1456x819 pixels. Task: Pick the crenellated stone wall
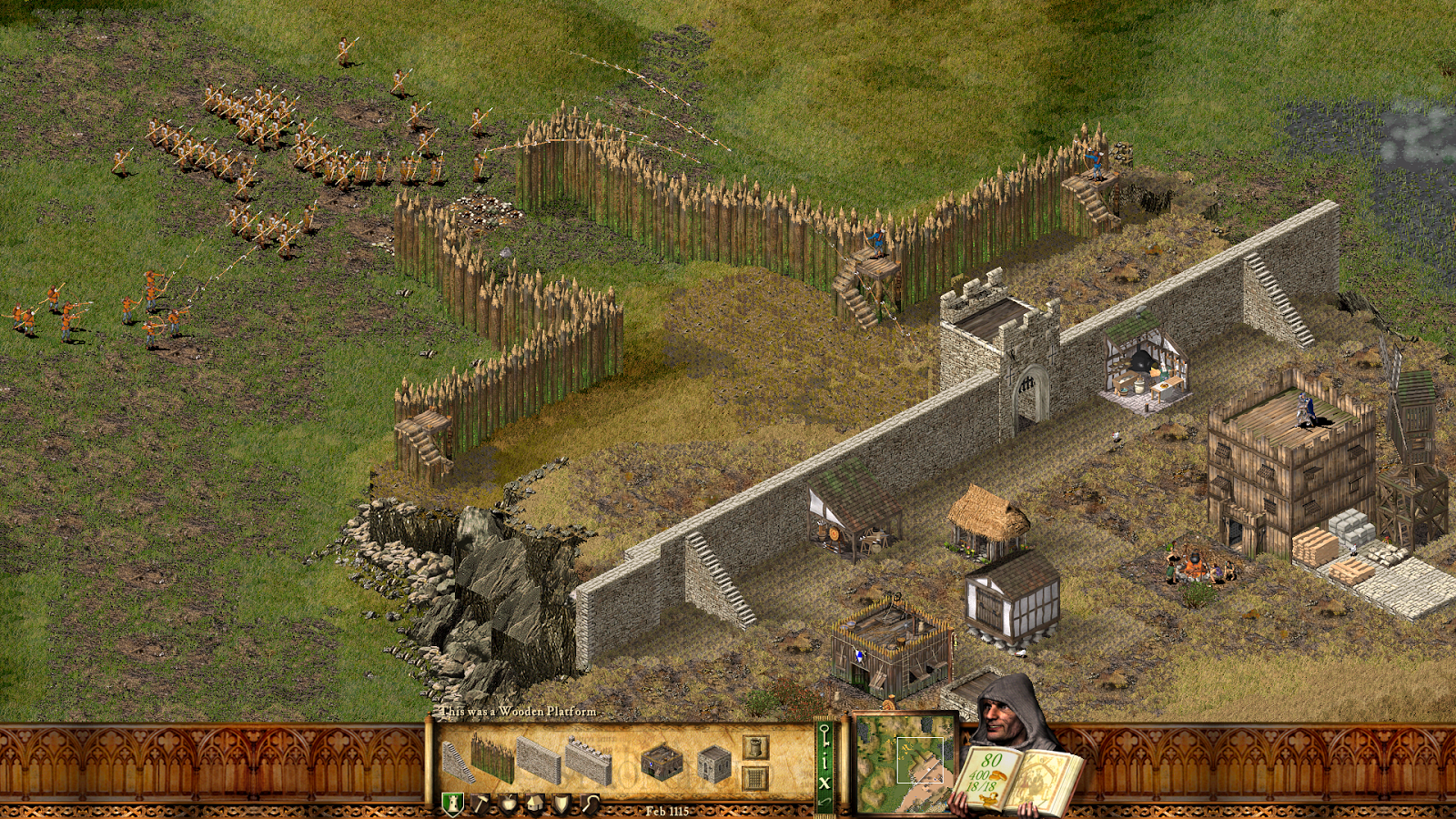coord(588,762)
